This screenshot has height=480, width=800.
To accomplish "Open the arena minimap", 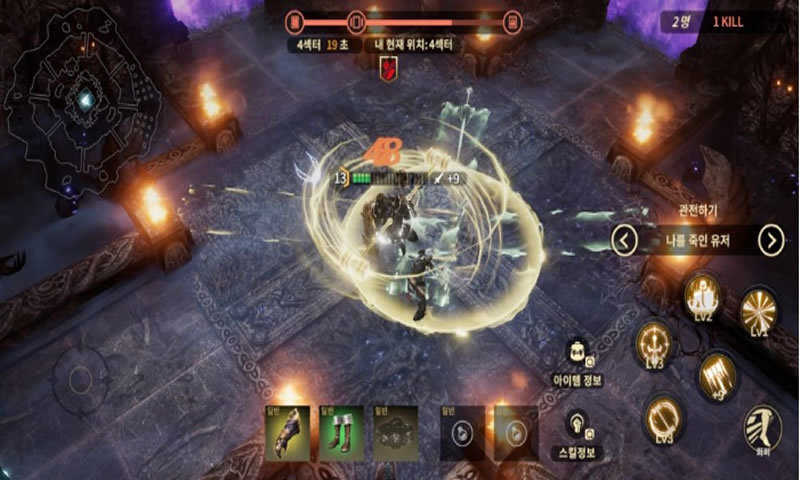I will coord(82,100).
